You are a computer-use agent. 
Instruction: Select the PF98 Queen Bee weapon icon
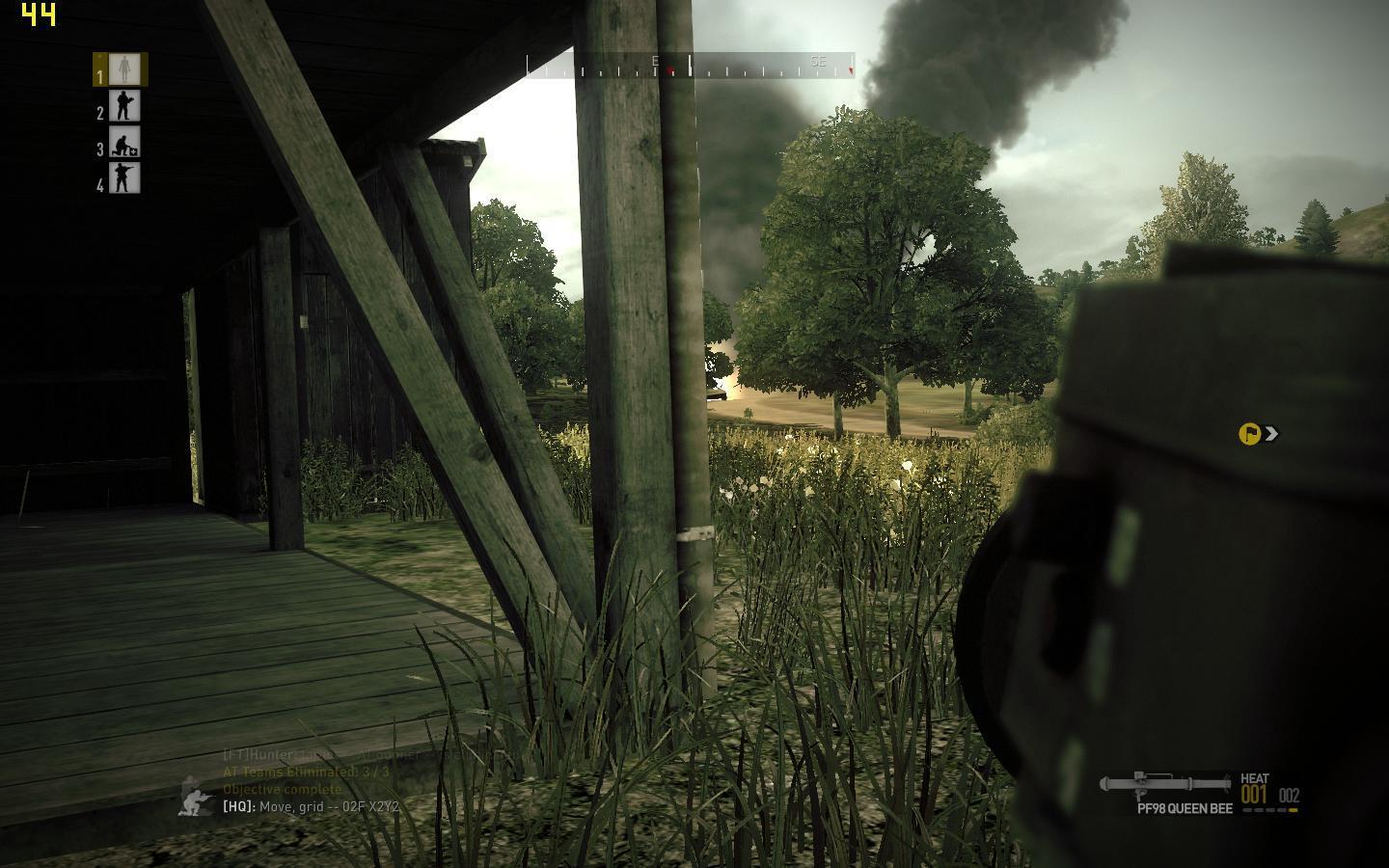1166,784
